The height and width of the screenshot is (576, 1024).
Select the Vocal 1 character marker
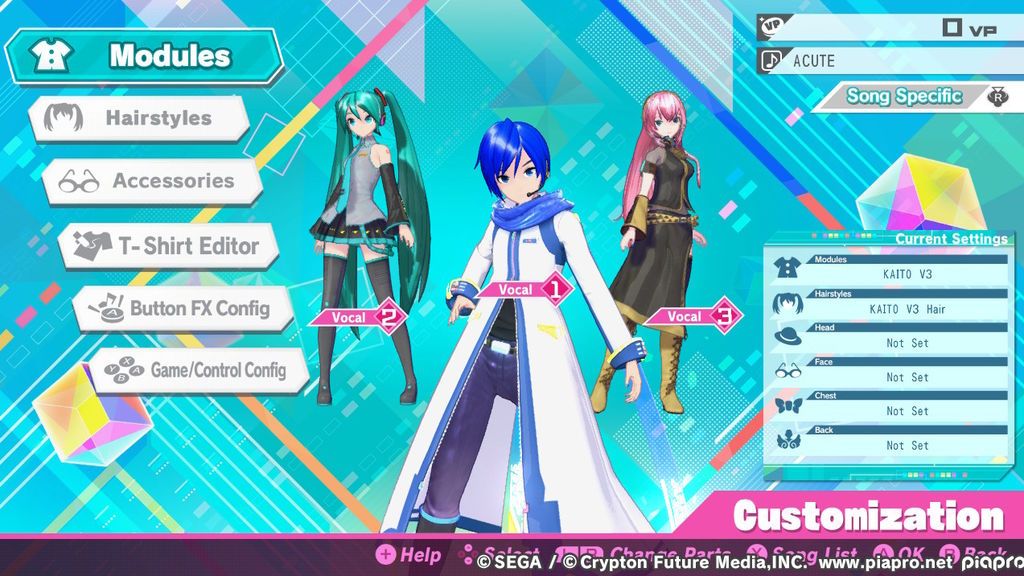pyautogui.click(x=524, y=289)
